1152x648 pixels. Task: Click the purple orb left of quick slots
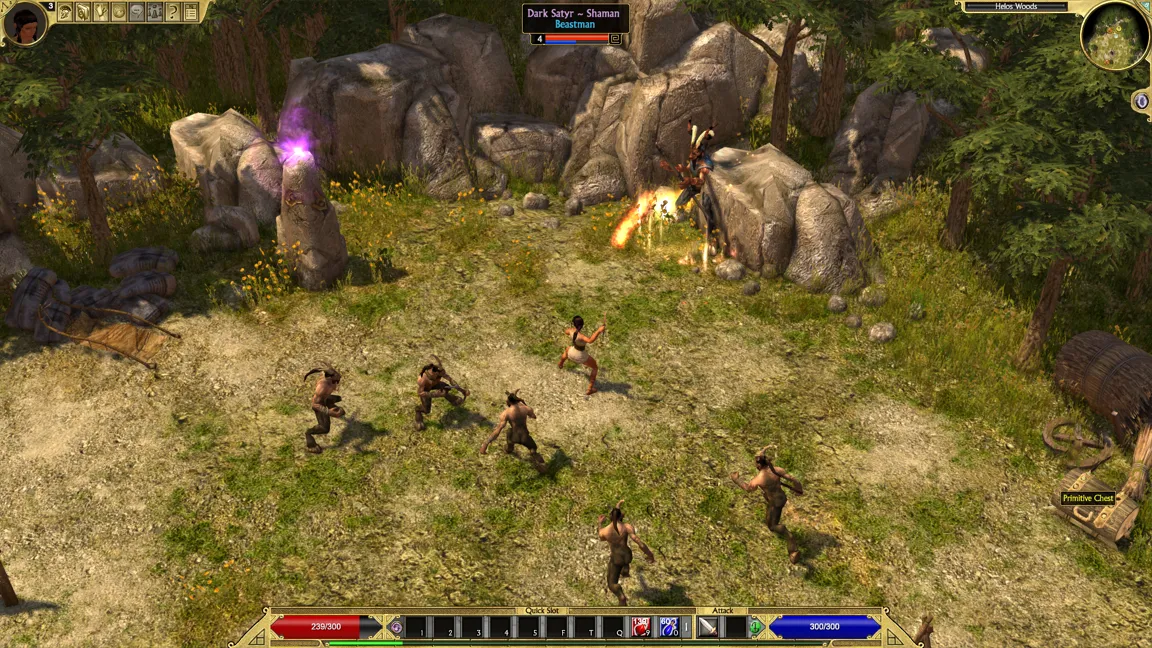[x=396, y=628]
